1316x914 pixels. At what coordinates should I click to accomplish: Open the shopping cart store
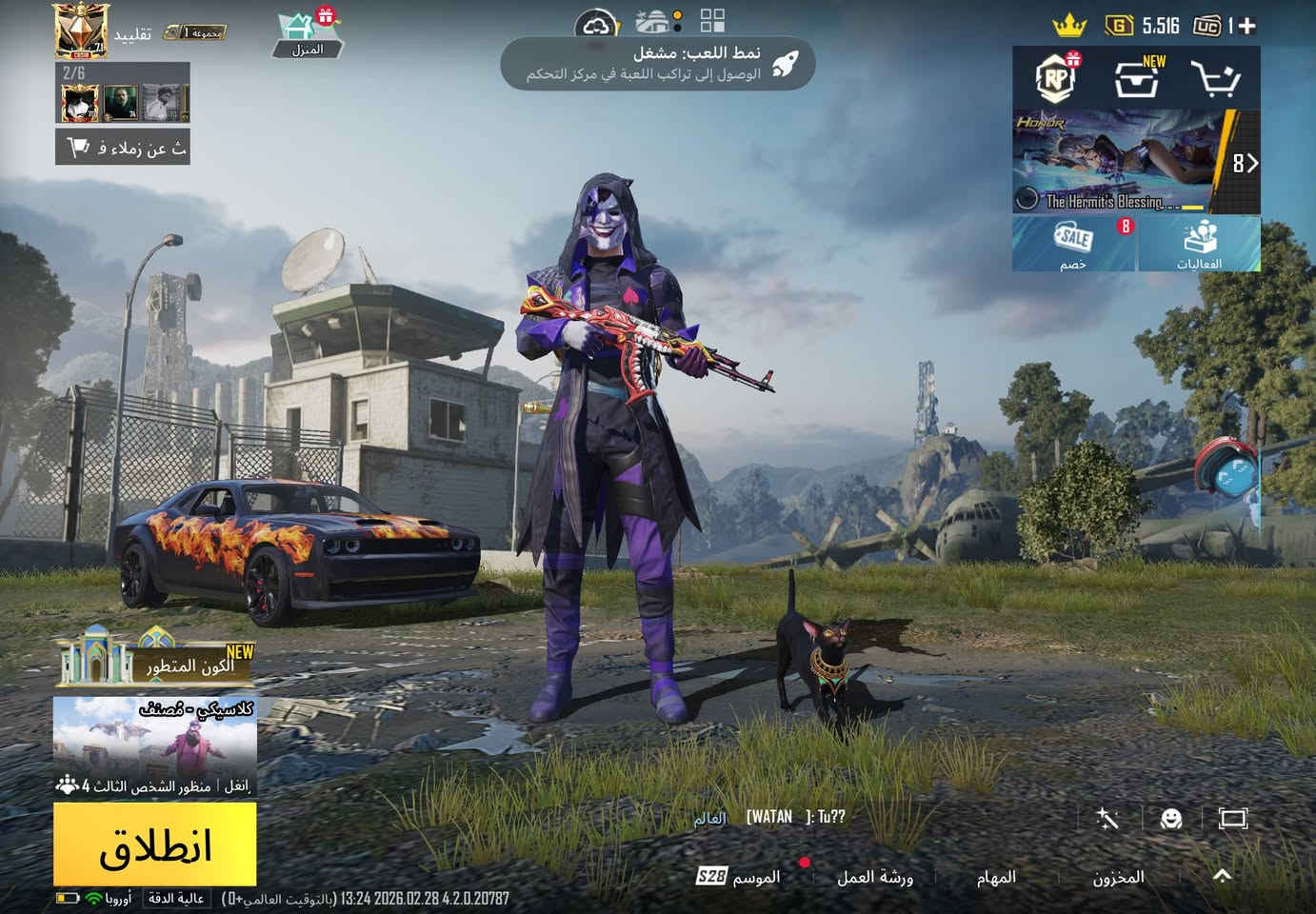(1216, 79)
